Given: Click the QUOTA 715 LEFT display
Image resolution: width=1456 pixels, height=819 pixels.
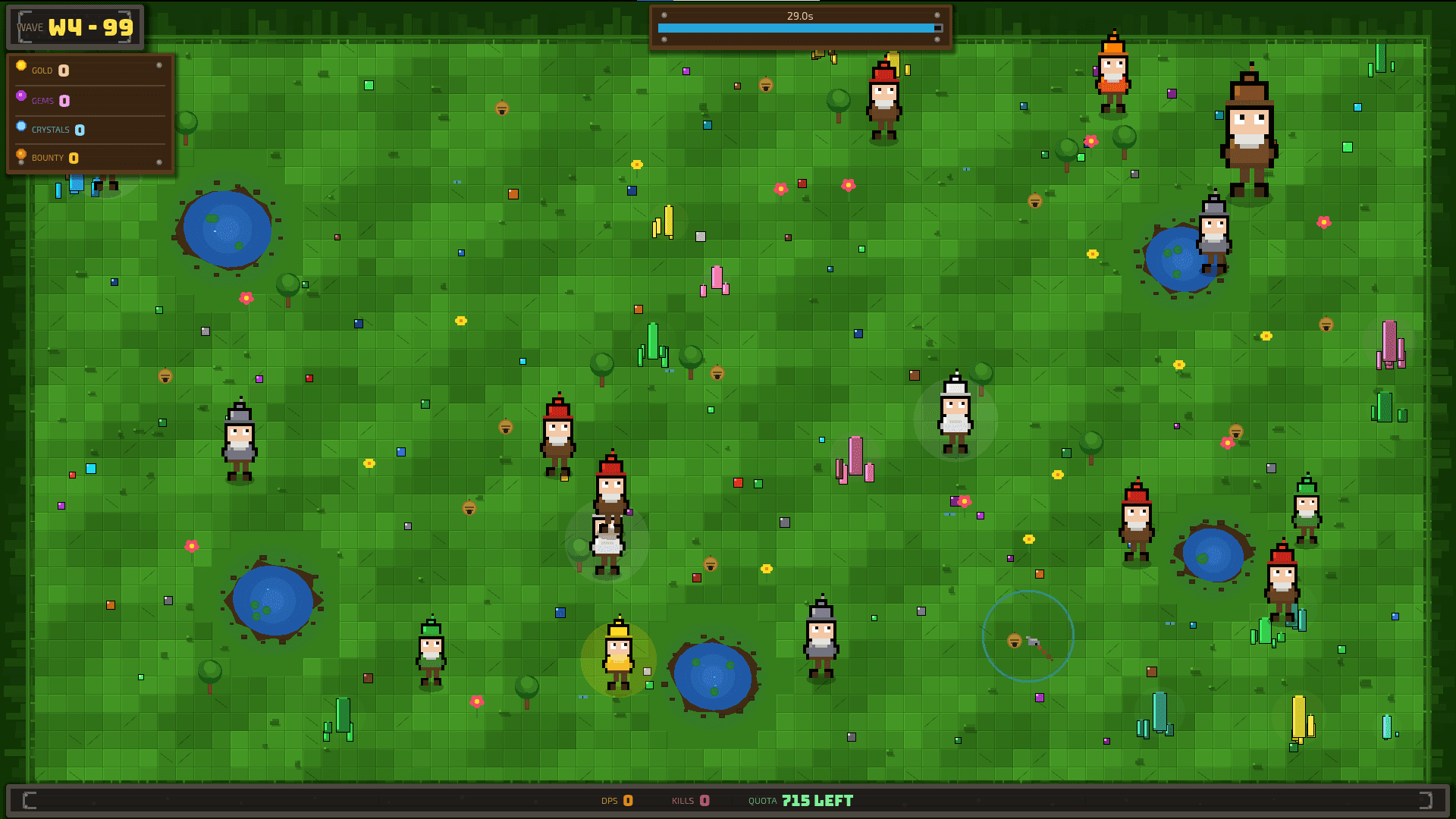Looking at the screenshot, I should [817, 800].
